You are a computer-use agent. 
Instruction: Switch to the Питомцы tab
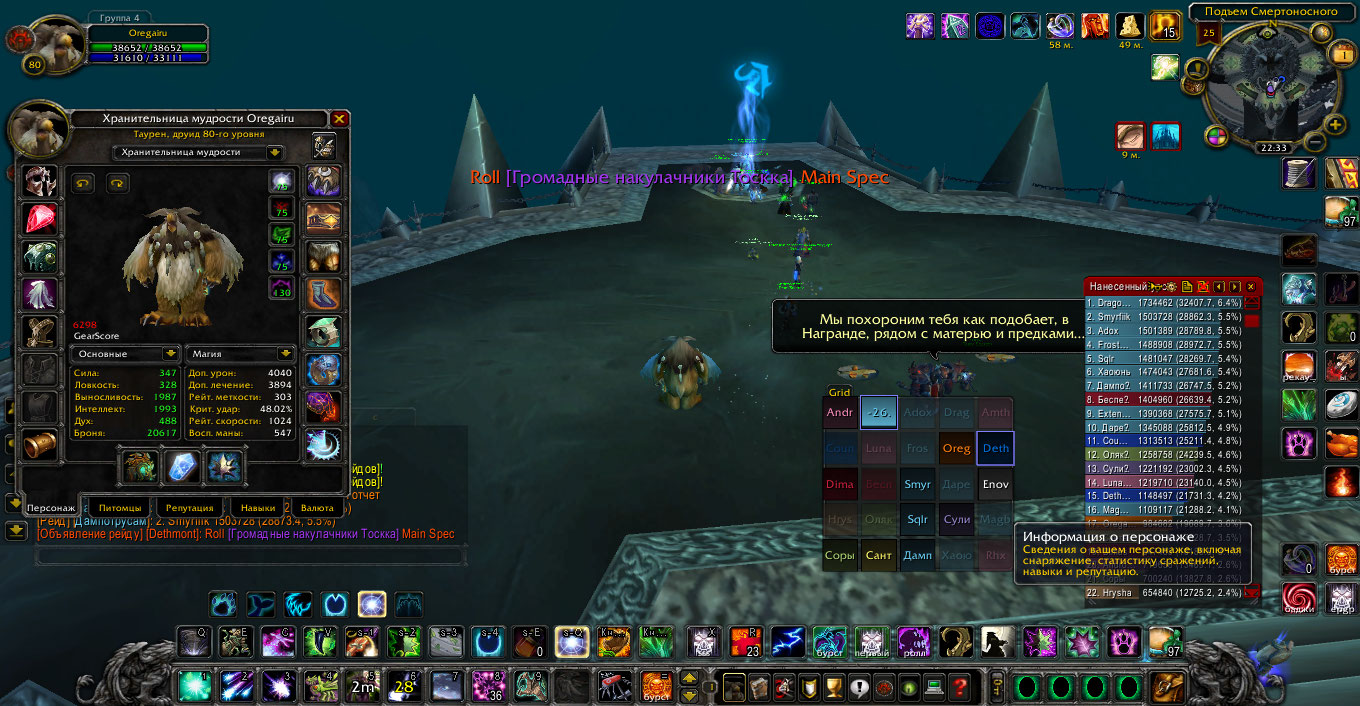[120, 508]
